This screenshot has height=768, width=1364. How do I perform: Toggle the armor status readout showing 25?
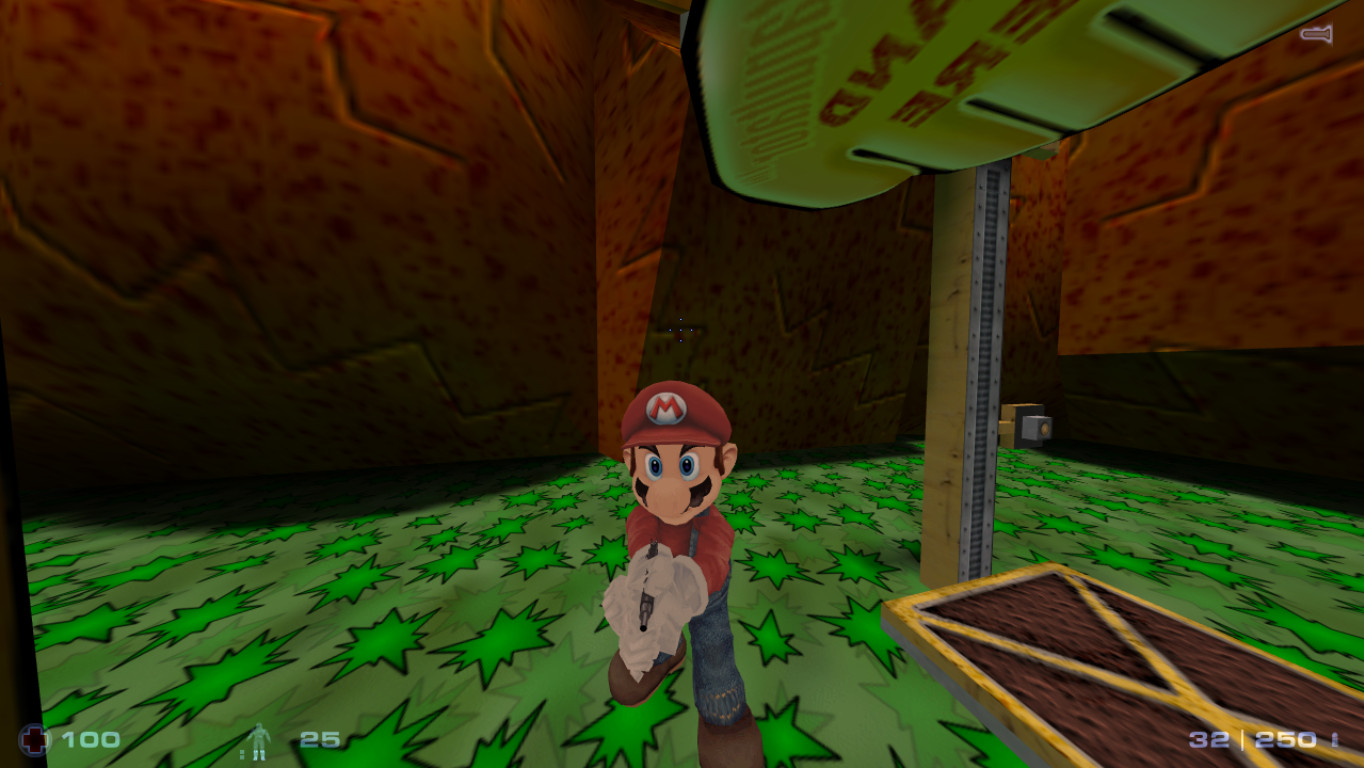tap(320, 742)
